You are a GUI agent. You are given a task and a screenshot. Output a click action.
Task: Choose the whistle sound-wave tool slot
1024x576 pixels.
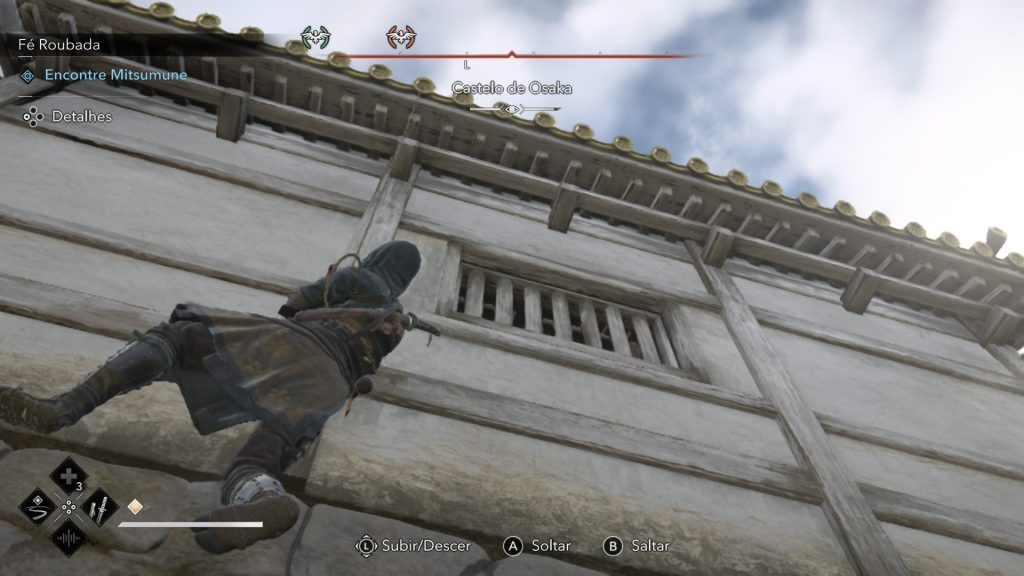[68, 540]
